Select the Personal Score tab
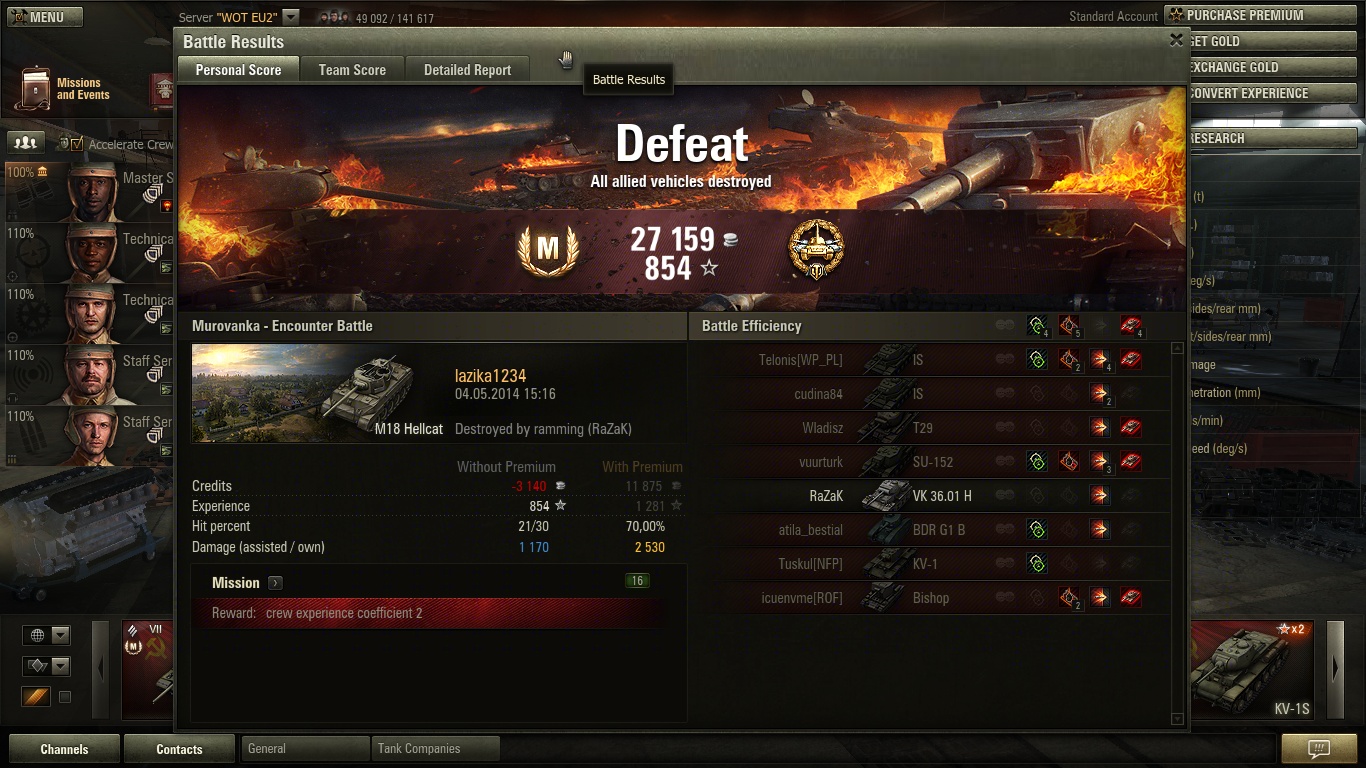This screenshot has width=1366, height=768. point(238,70)
